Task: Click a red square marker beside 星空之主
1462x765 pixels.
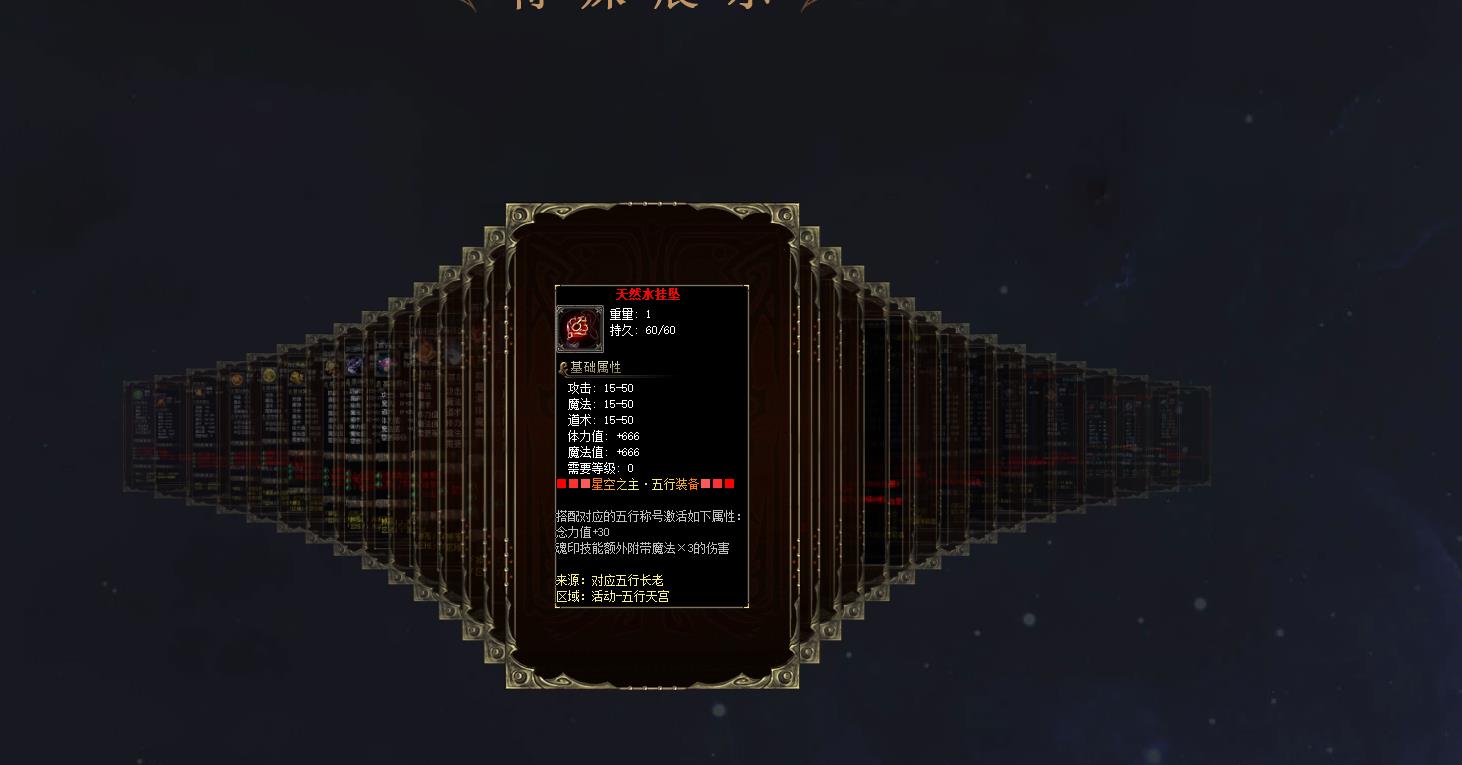Action: coord(564,484)
